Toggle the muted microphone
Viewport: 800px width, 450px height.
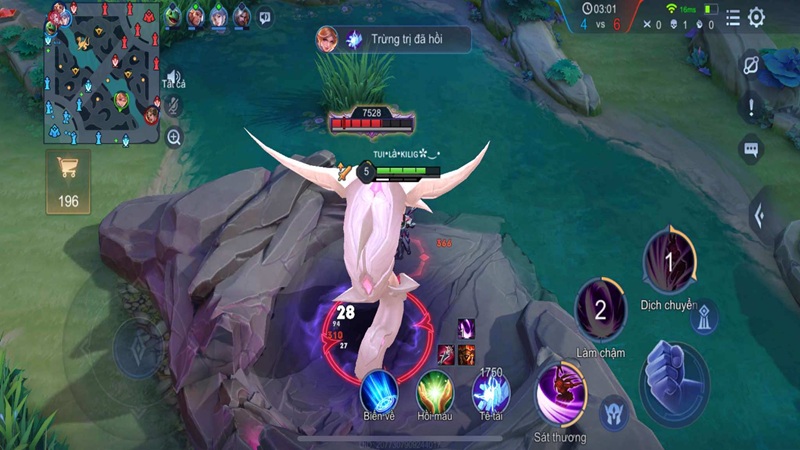click(x=174, y=105)
